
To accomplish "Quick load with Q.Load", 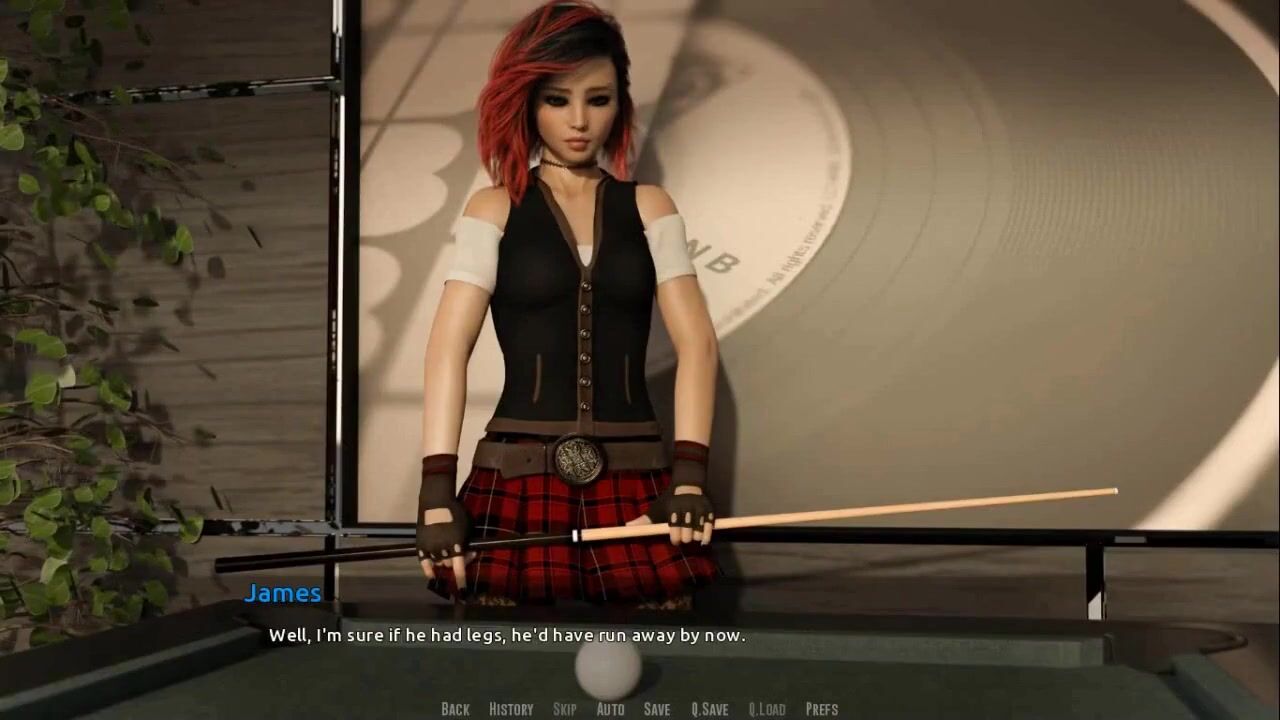I will click(767, 709).
